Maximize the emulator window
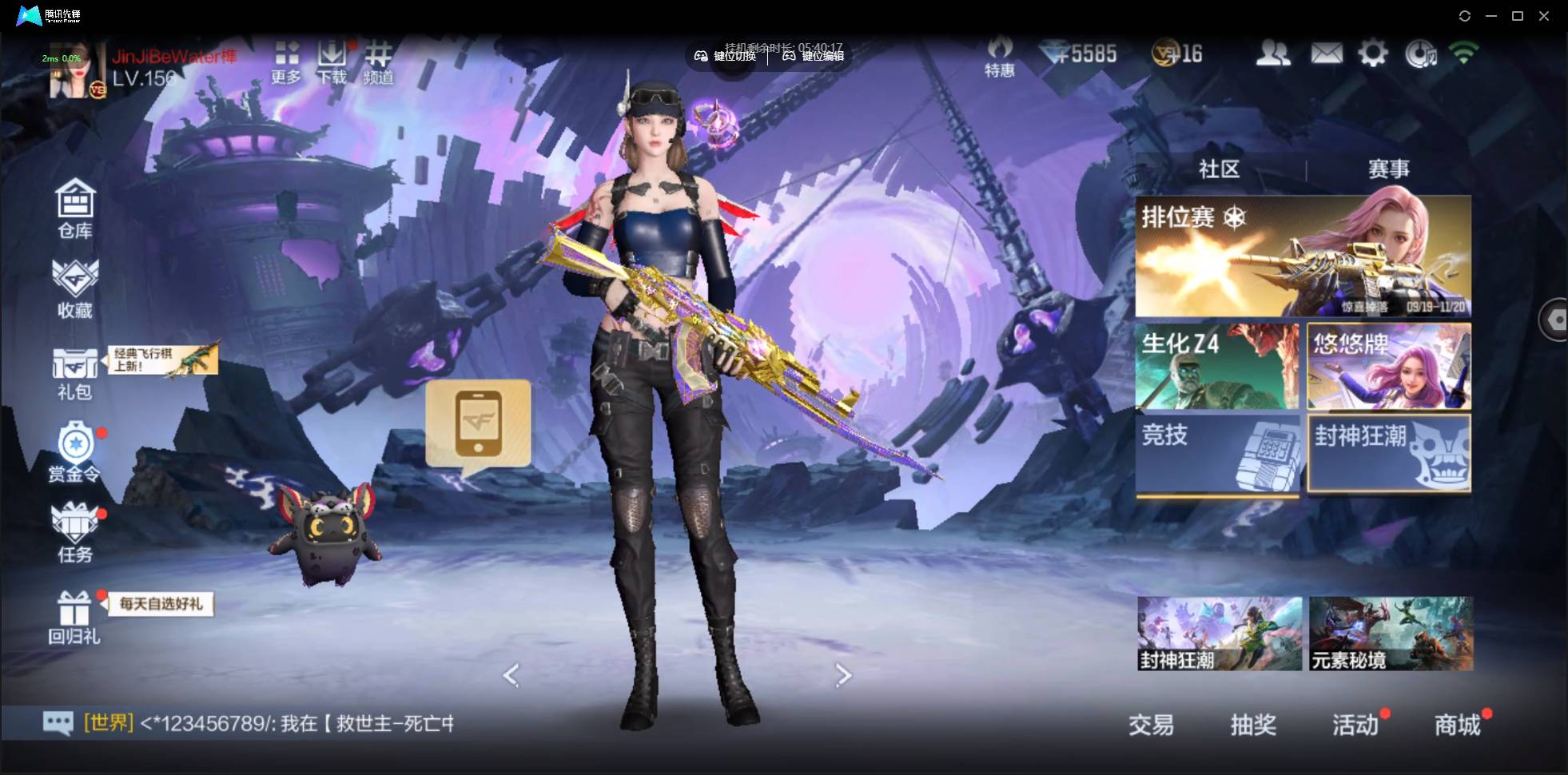1568x775 pixels. pos(1518,16)
